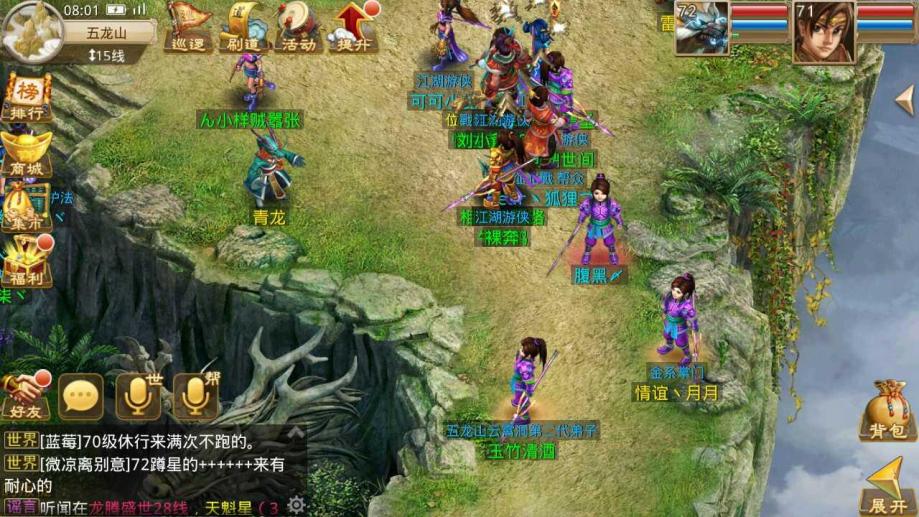Open the speech bubble chat input
Image resolution: width=919 pixels, height=517 pixels.
pos(80,397)
